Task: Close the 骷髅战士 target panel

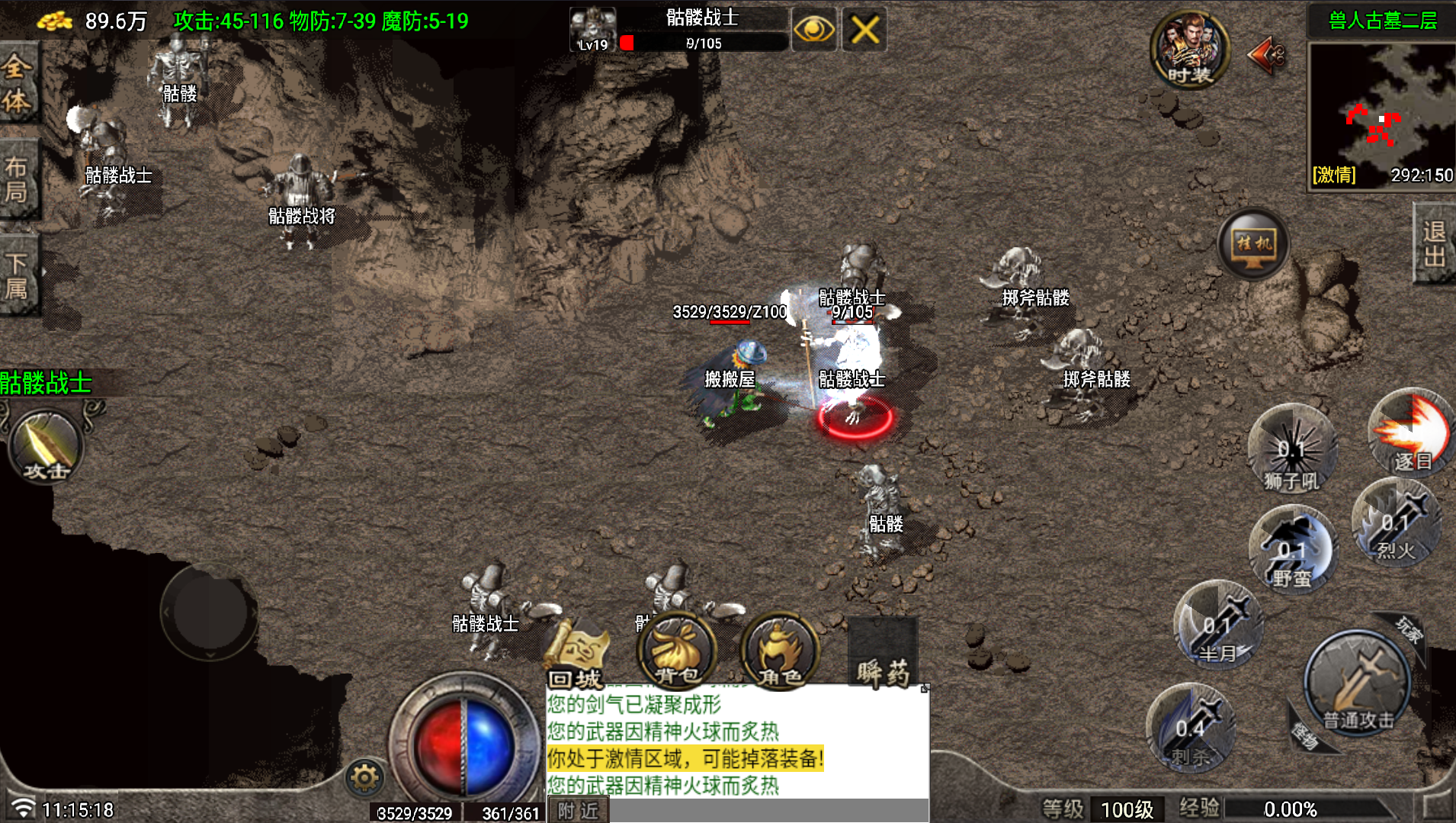Action: [864, 31]
